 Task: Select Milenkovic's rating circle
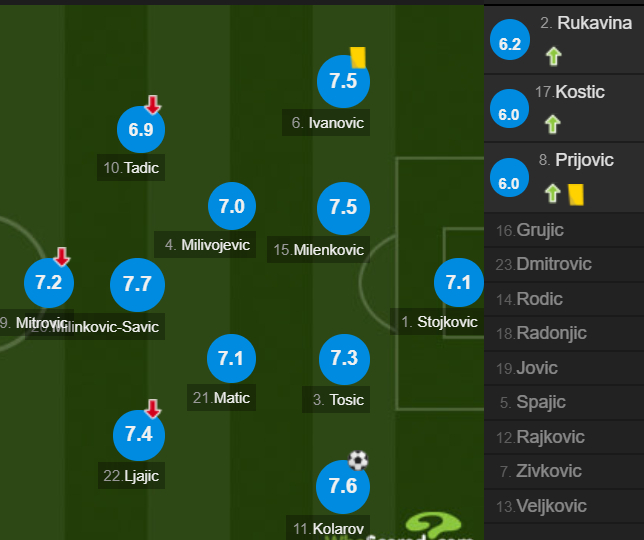pos(343,207)
